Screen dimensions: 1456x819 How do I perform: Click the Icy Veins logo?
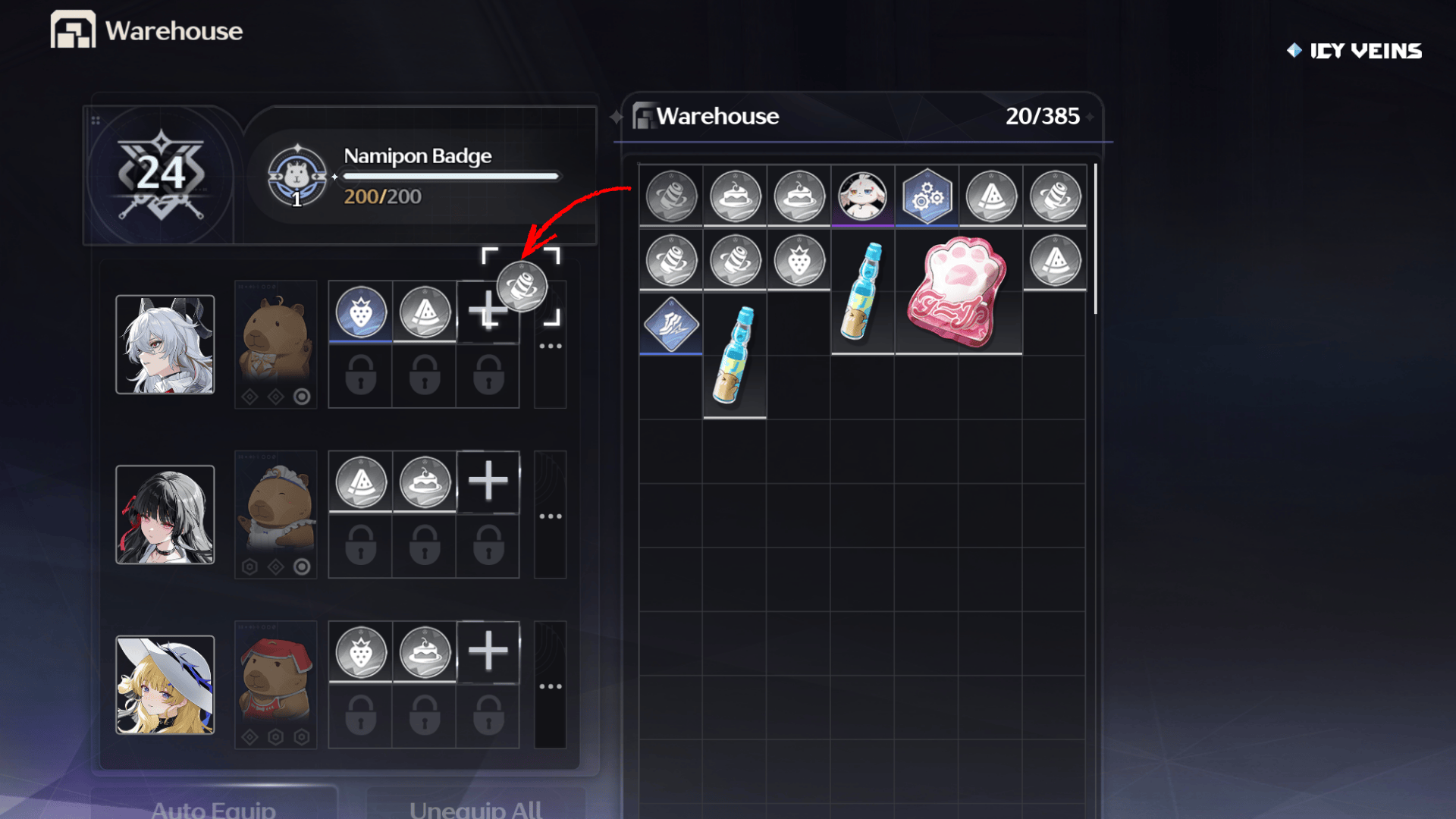1354,51
